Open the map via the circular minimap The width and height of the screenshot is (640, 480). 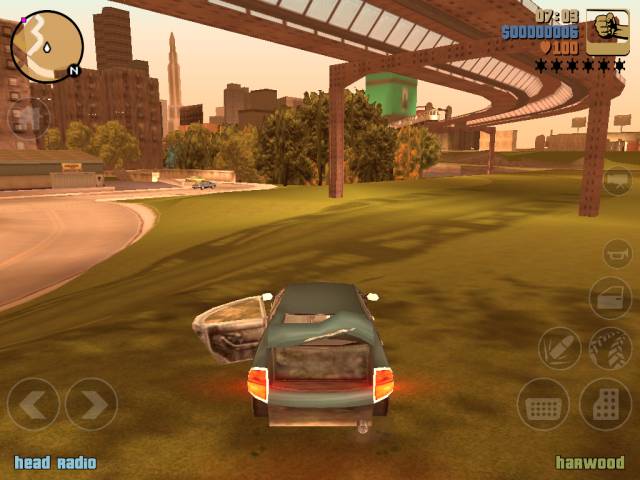(47, 46)
